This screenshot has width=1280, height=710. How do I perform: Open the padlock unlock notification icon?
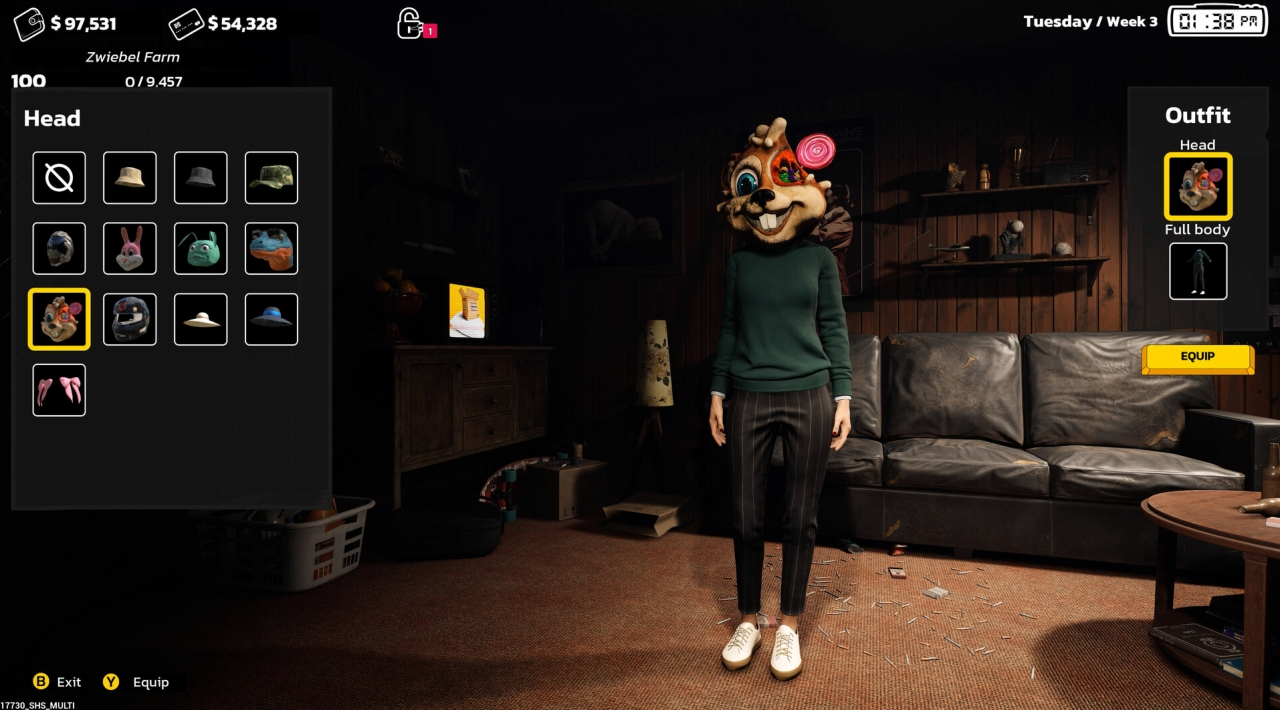coord(410,23)
